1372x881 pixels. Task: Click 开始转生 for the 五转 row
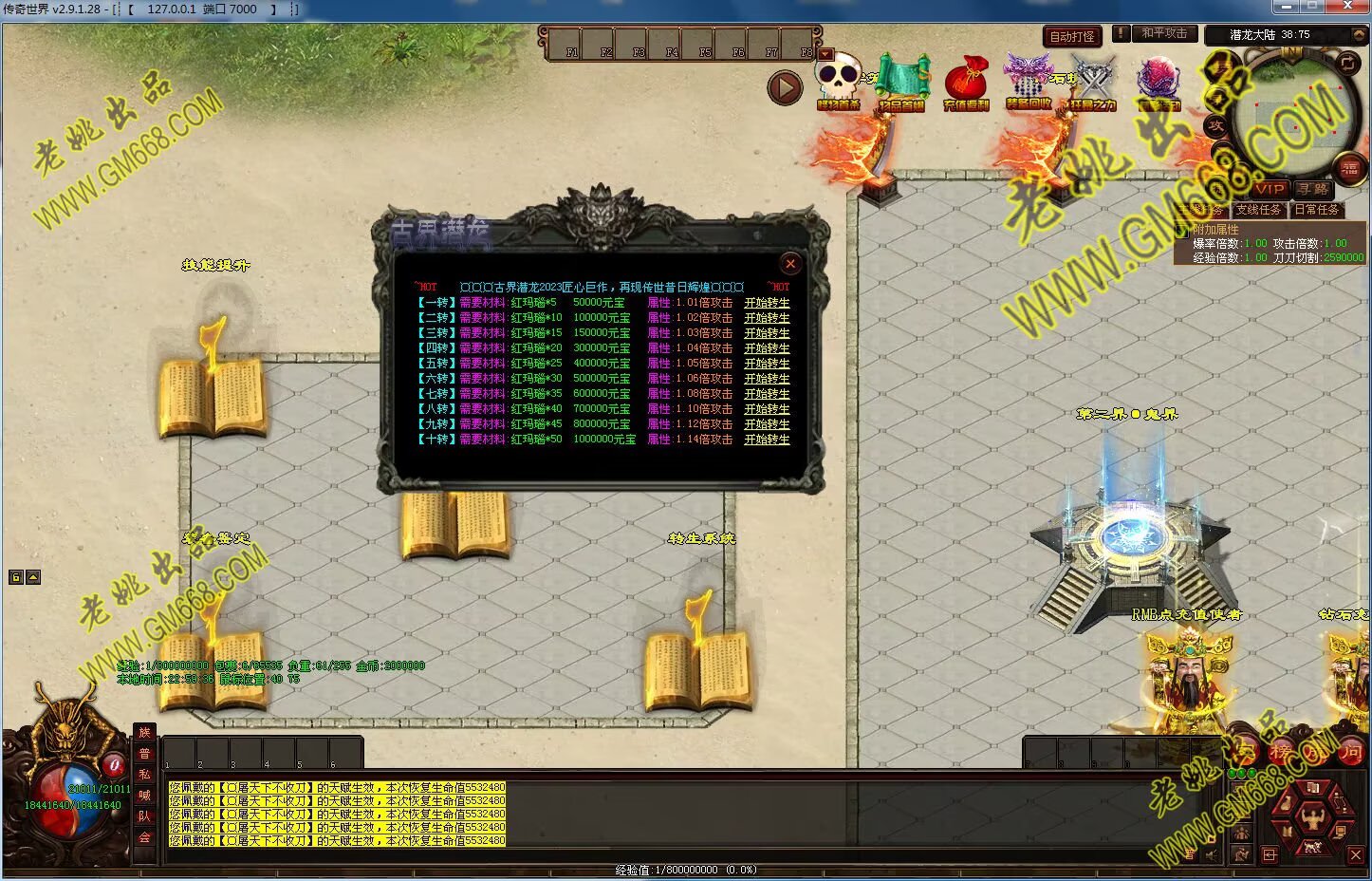click(767, 364)
